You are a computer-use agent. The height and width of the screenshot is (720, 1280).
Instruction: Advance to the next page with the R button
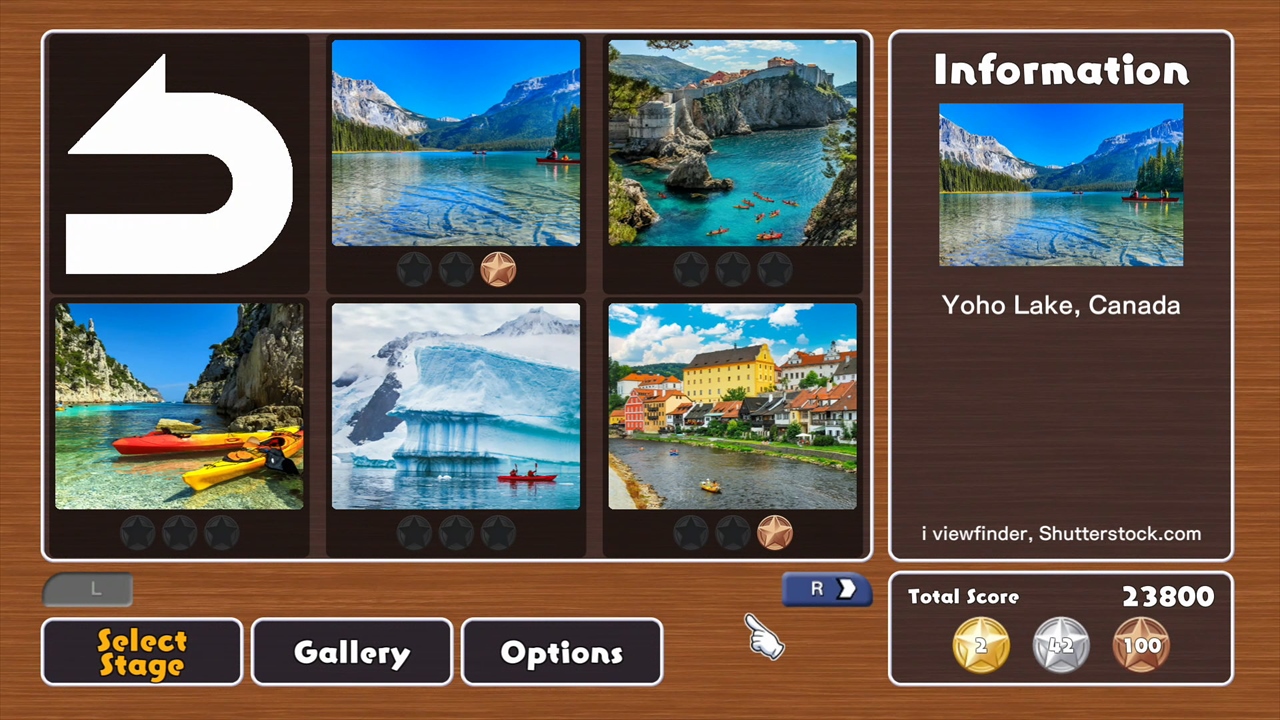(825, 589)
